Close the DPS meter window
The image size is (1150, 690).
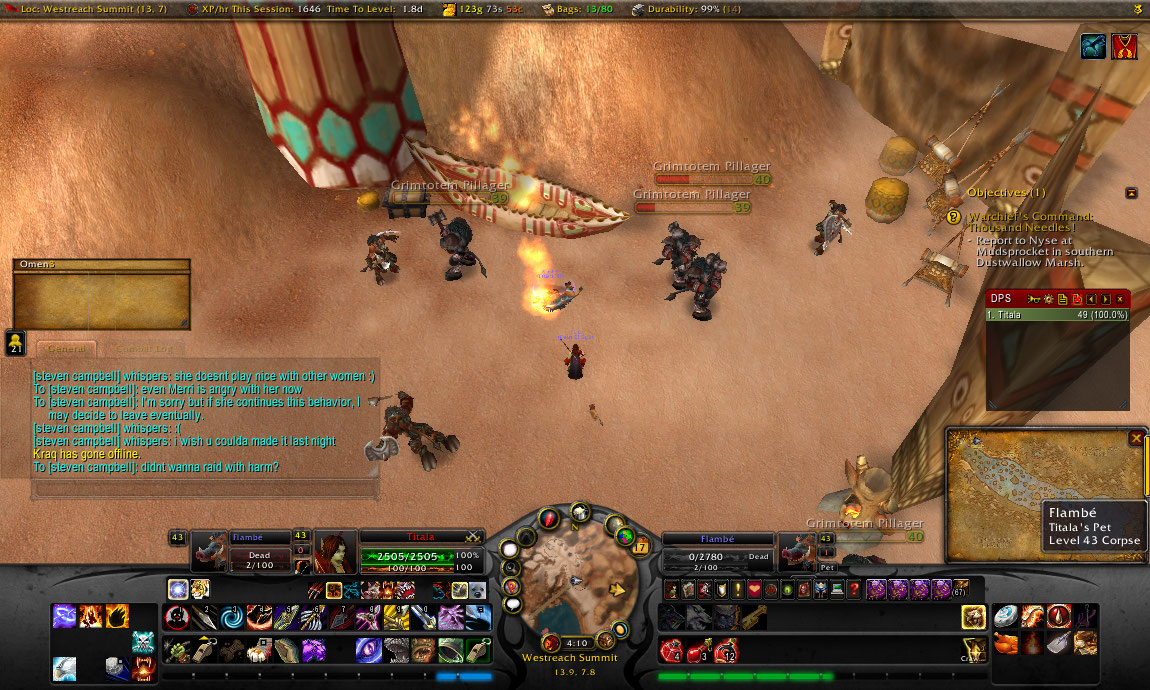[x=1120, y=299]
